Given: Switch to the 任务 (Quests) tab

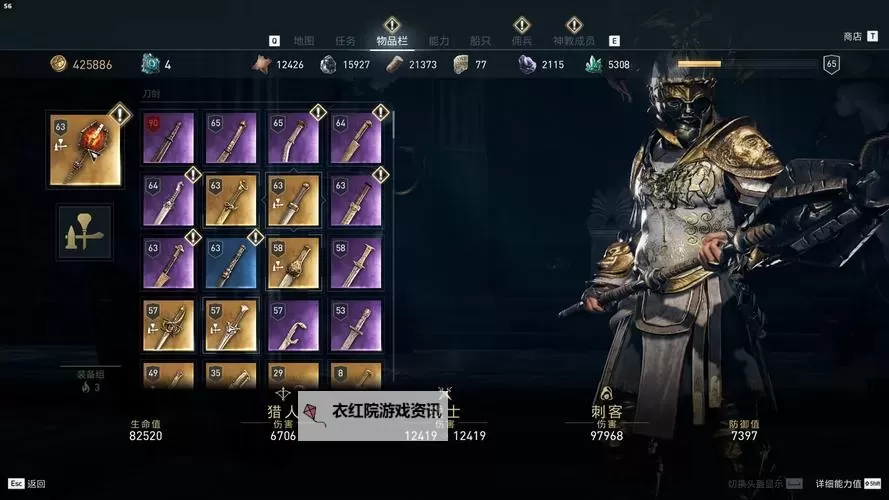Looking at the screenshot, I should click(x=345, y=41).
